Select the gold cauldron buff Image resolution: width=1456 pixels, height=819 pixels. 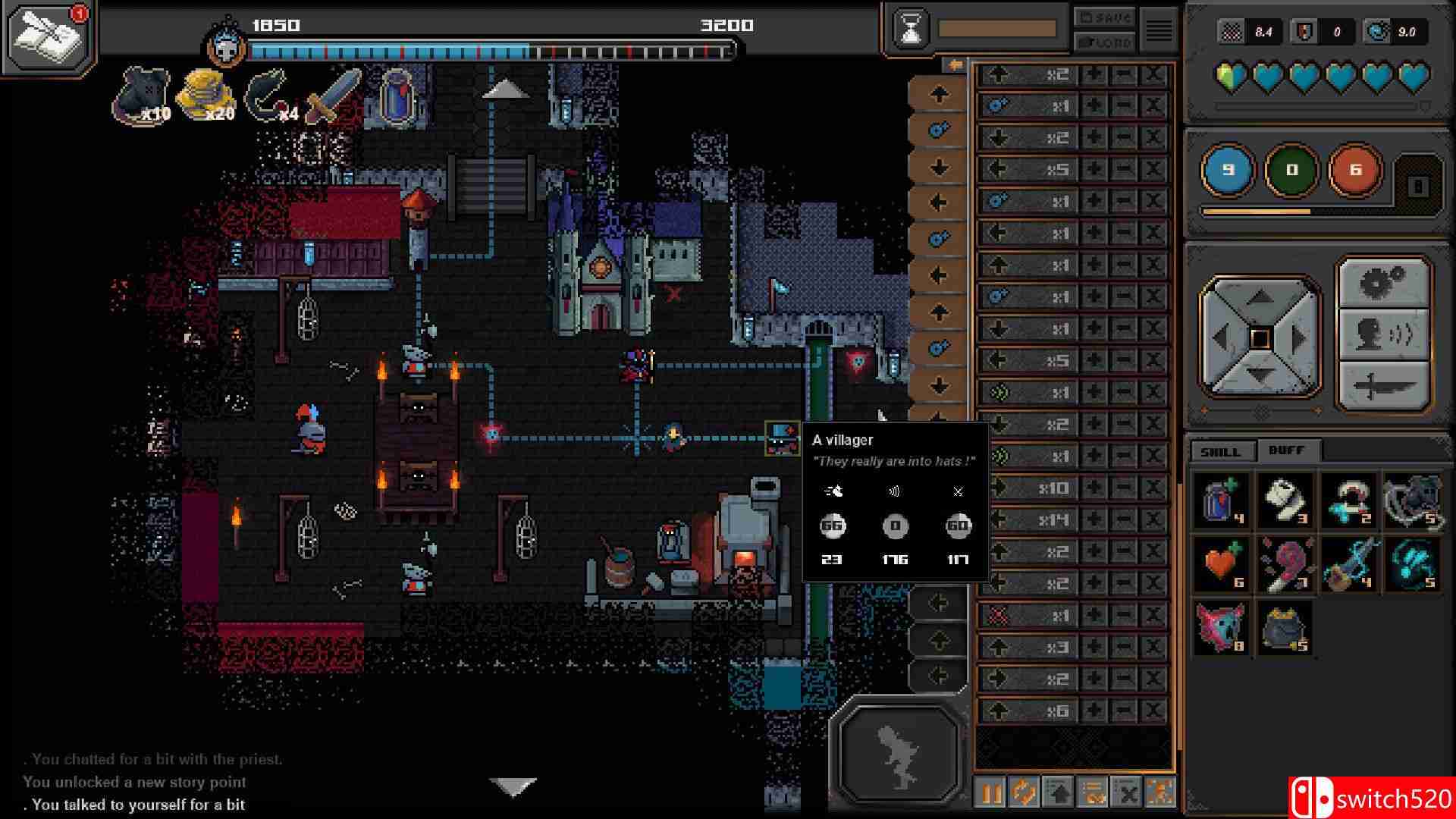[1285, 628]
